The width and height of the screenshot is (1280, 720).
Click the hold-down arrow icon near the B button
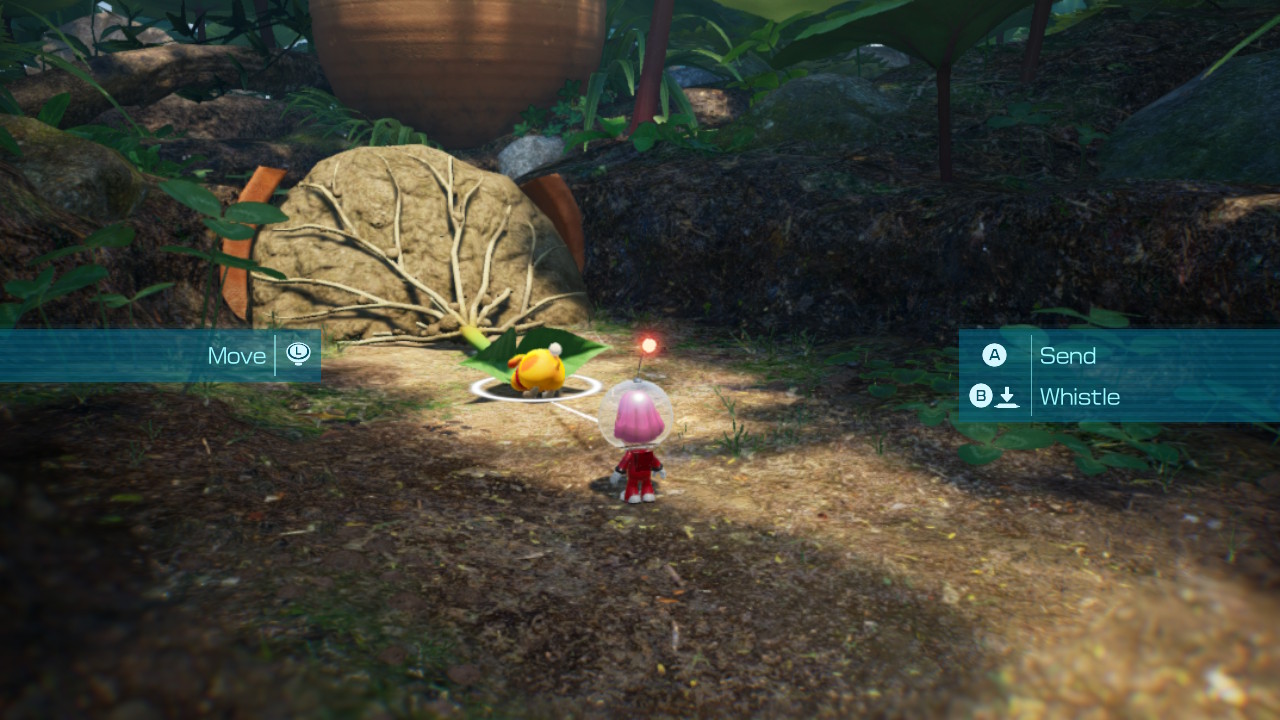click(x=1008, y=396)
